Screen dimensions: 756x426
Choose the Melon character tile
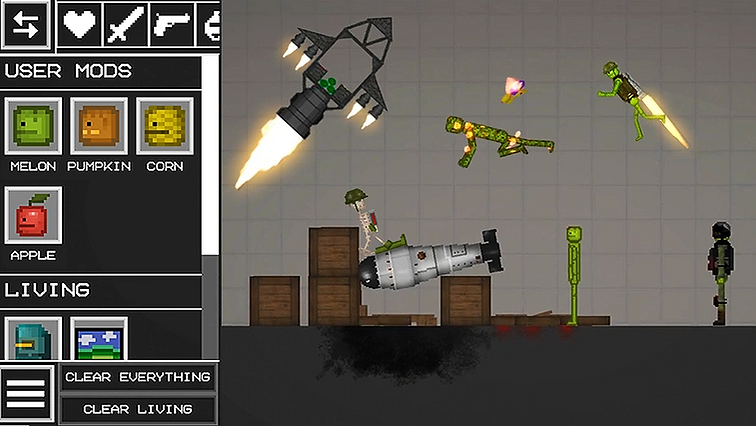[x=33, y=127]
